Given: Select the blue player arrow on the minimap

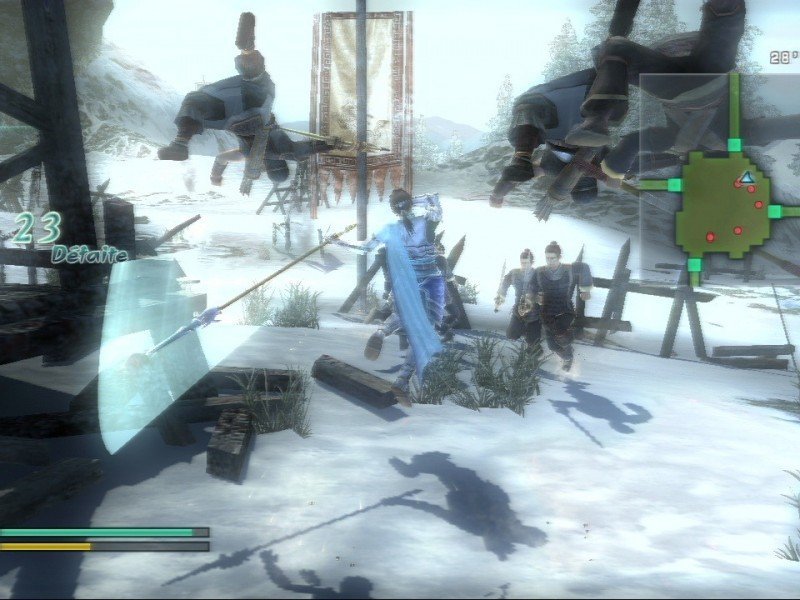Looking at the screenshot, I should [746, 178].
